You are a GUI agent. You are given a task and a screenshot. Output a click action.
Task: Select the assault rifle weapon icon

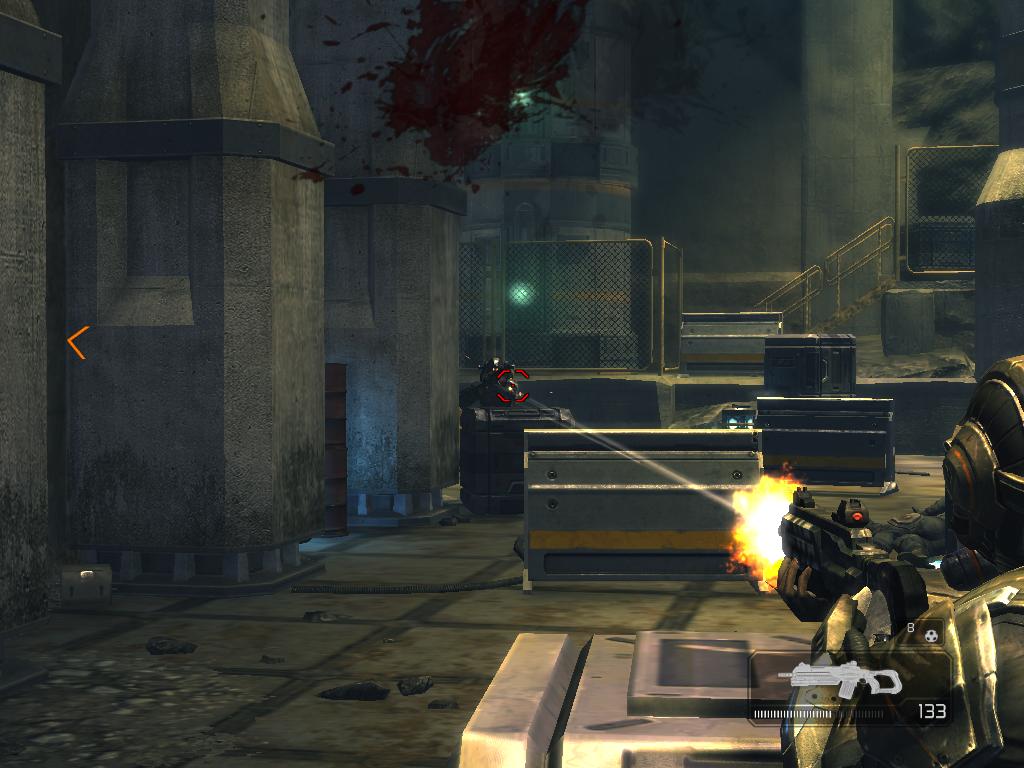[845, 679]
